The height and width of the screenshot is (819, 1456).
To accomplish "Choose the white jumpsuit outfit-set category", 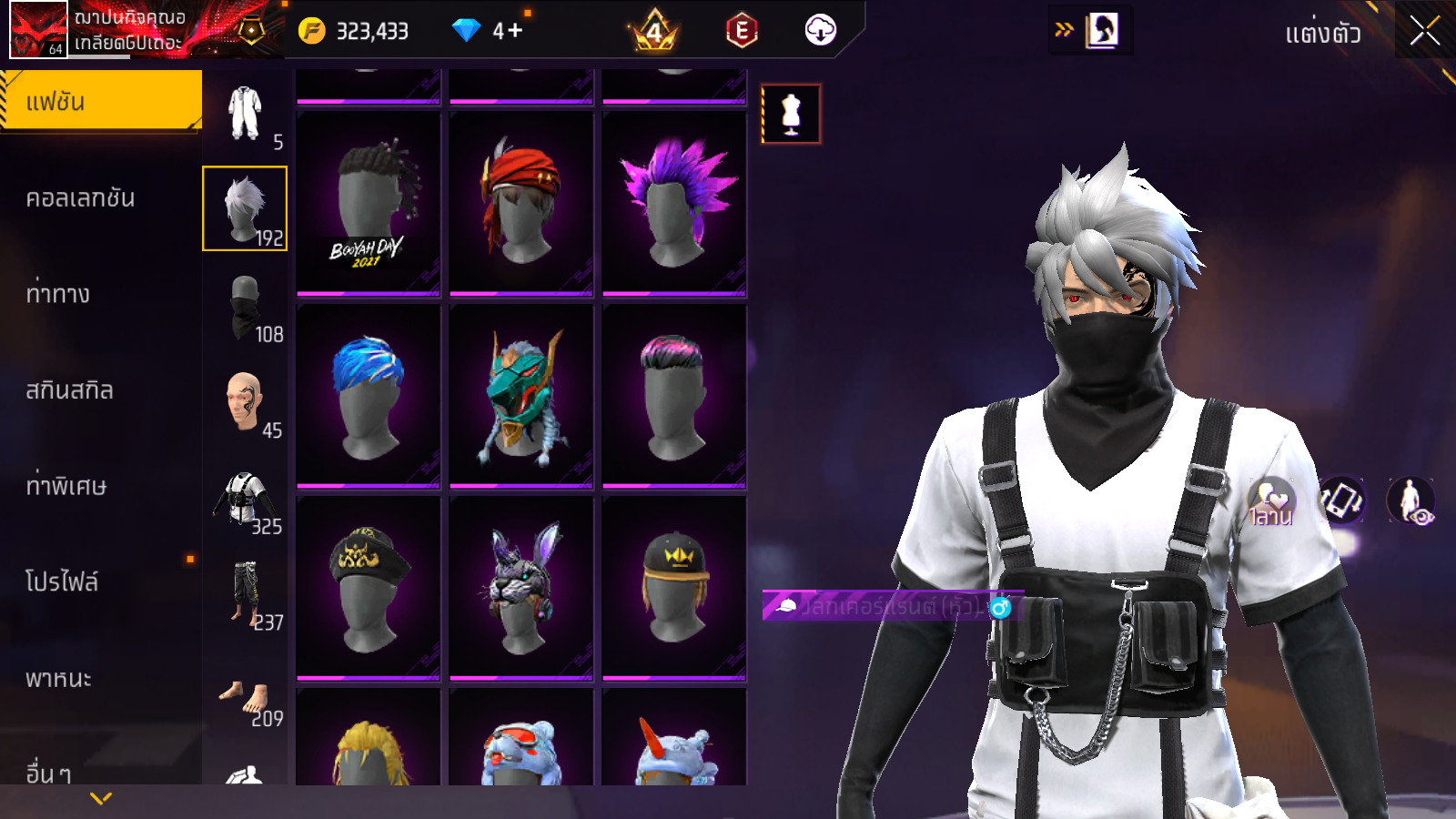I will click(246, 114).
